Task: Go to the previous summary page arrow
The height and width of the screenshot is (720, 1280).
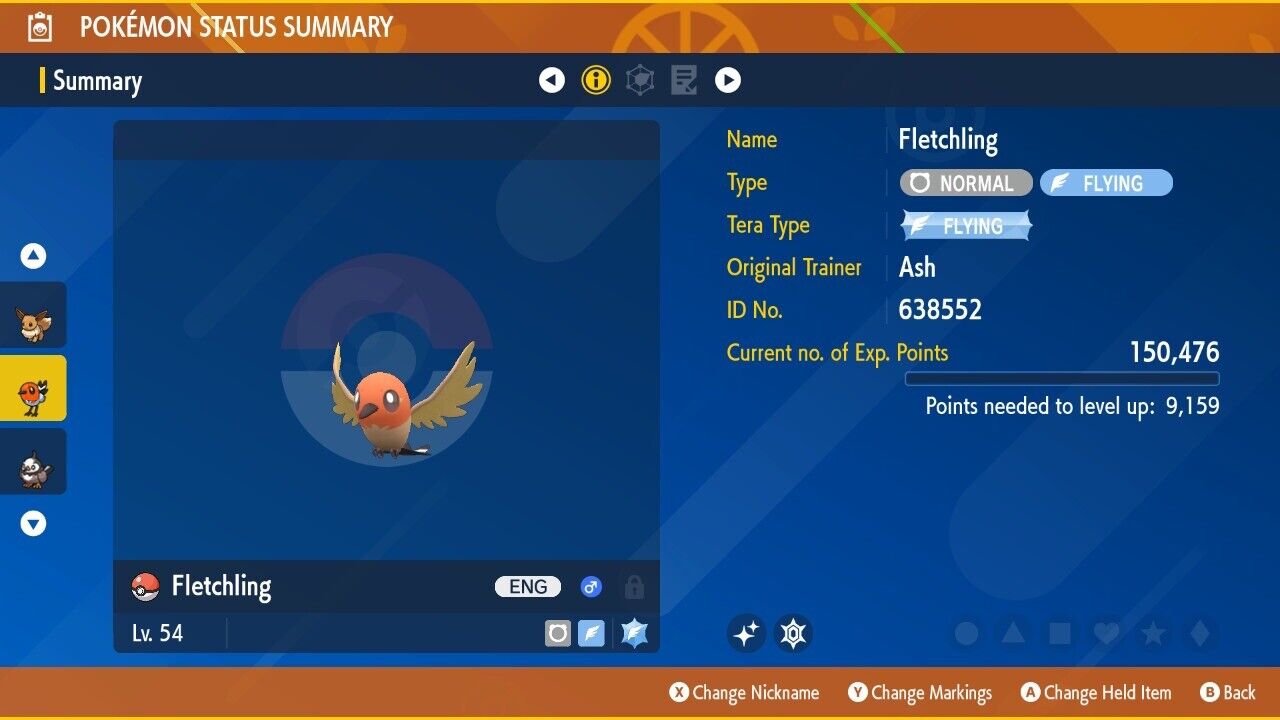Action: coord(552,80)
